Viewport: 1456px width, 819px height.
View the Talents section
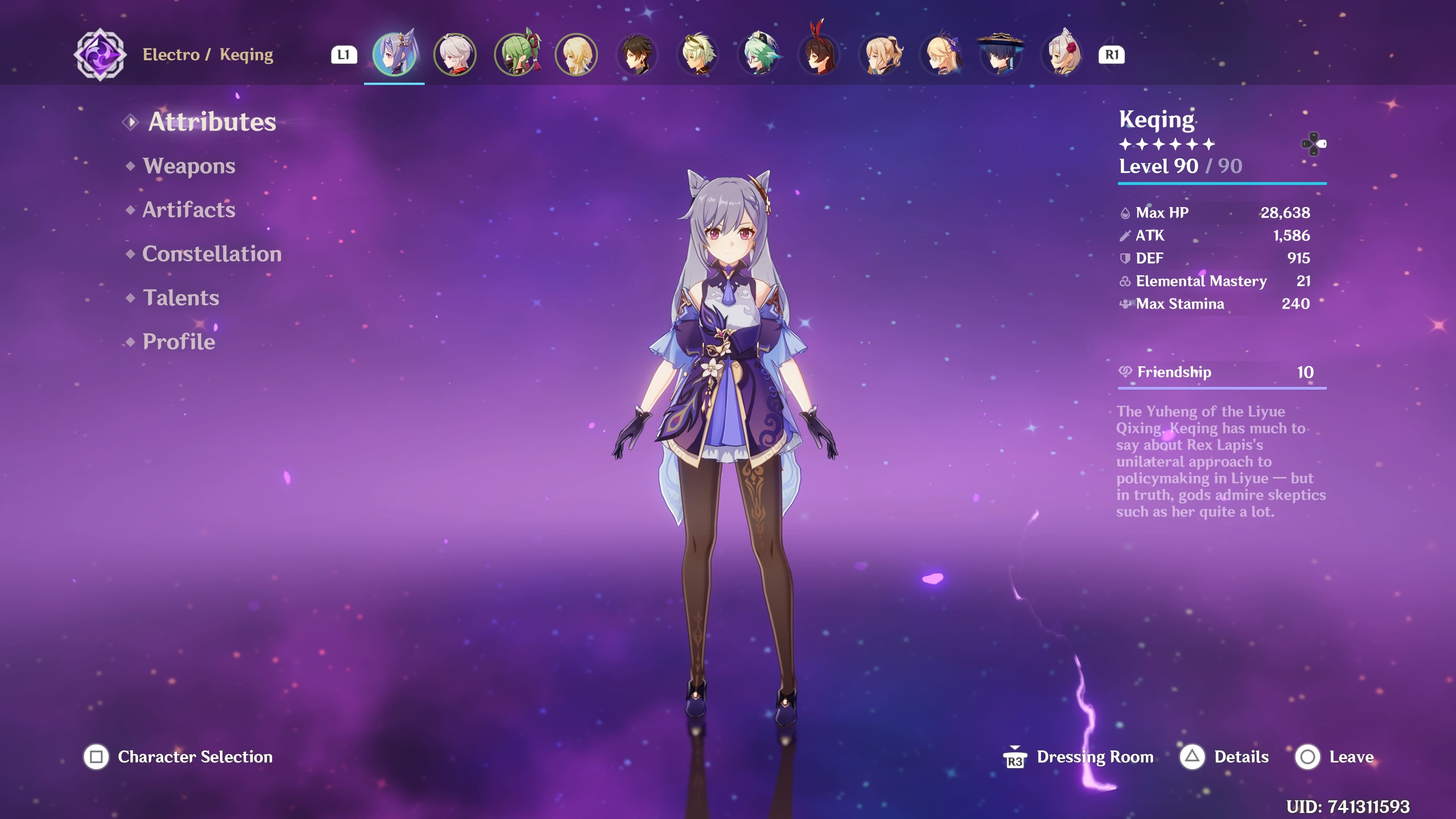pyautogui.click(x=181, y=298)
